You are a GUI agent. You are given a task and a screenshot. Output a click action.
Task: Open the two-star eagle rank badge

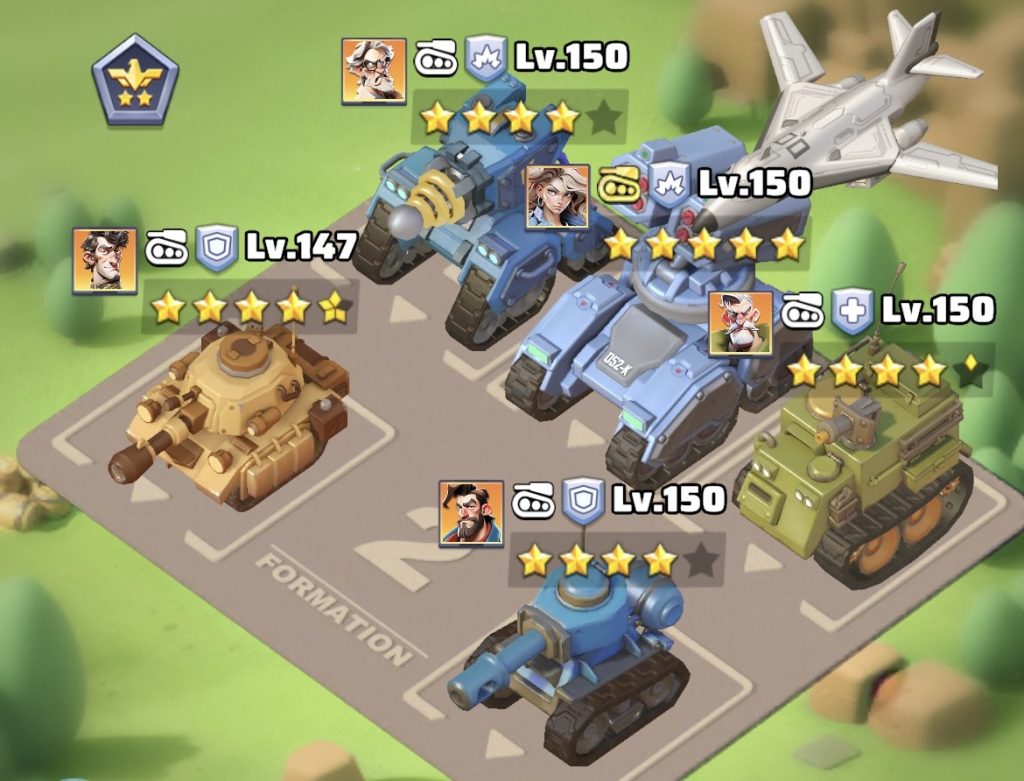tap(135, 79)
